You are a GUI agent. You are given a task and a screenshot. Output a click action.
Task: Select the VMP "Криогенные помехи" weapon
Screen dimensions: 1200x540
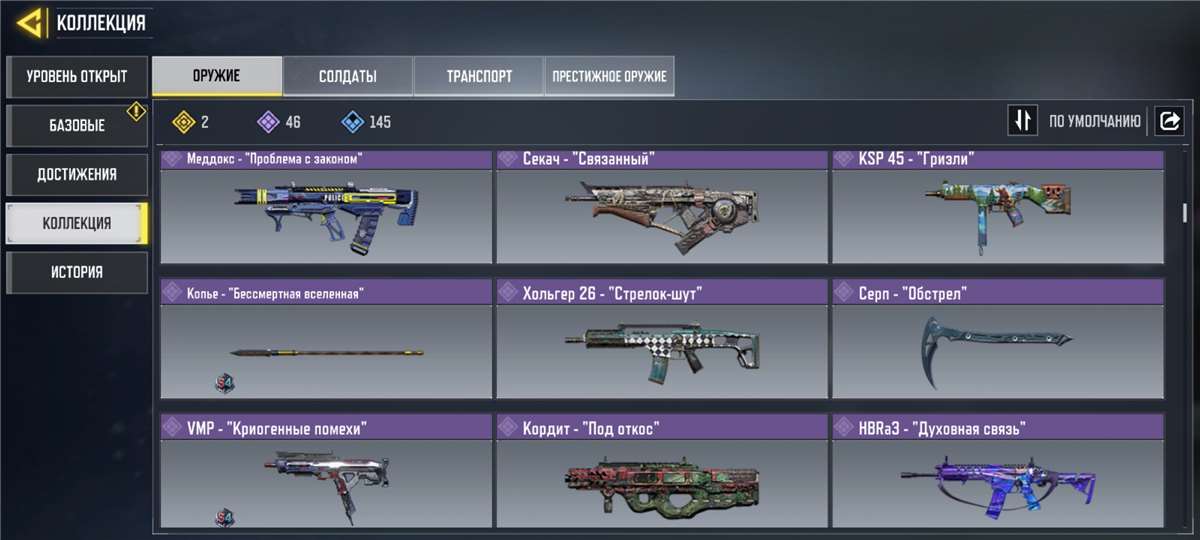(326, 472)
